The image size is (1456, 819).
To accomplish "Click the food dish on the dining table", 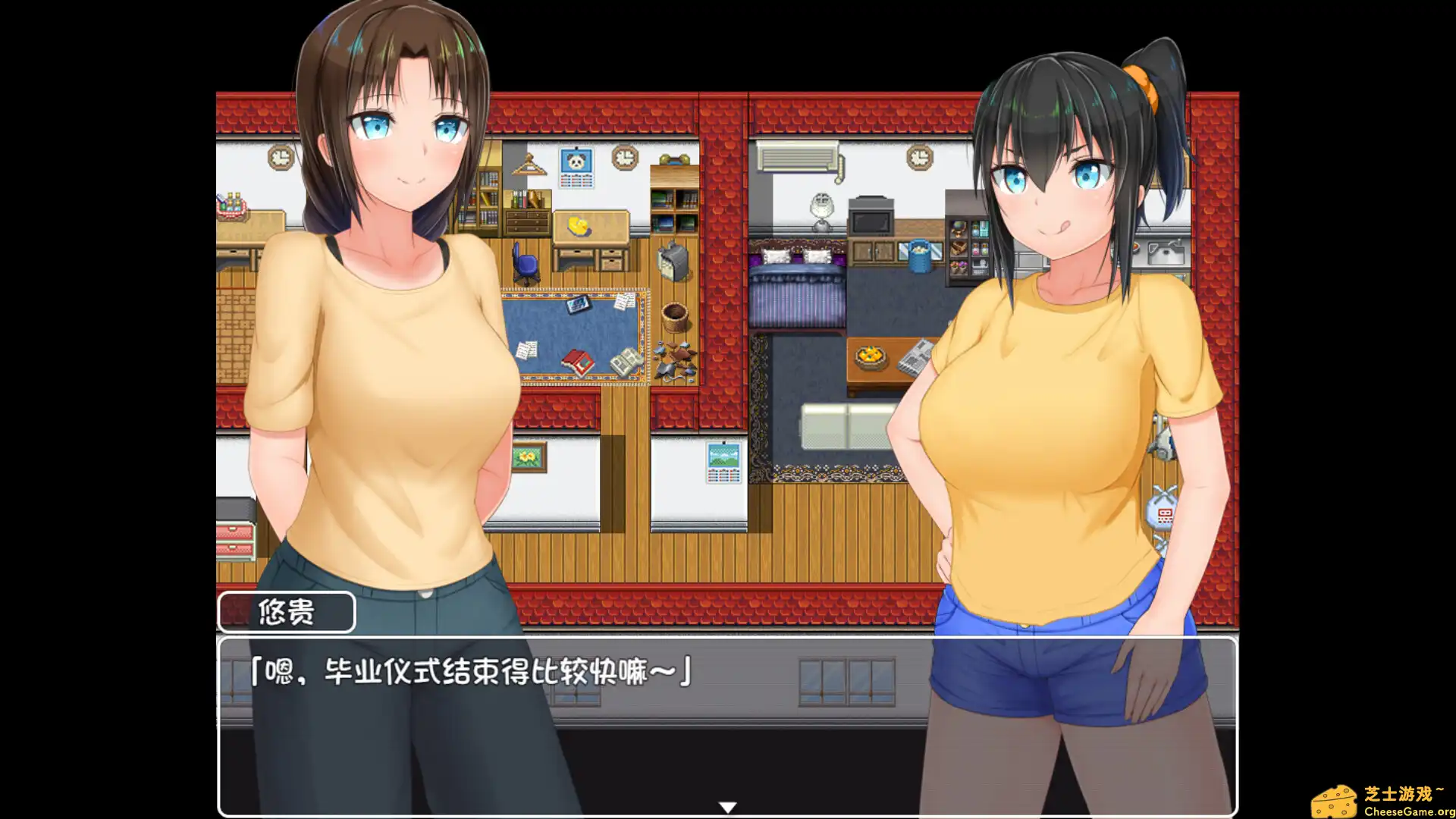I will click(871, 354).
